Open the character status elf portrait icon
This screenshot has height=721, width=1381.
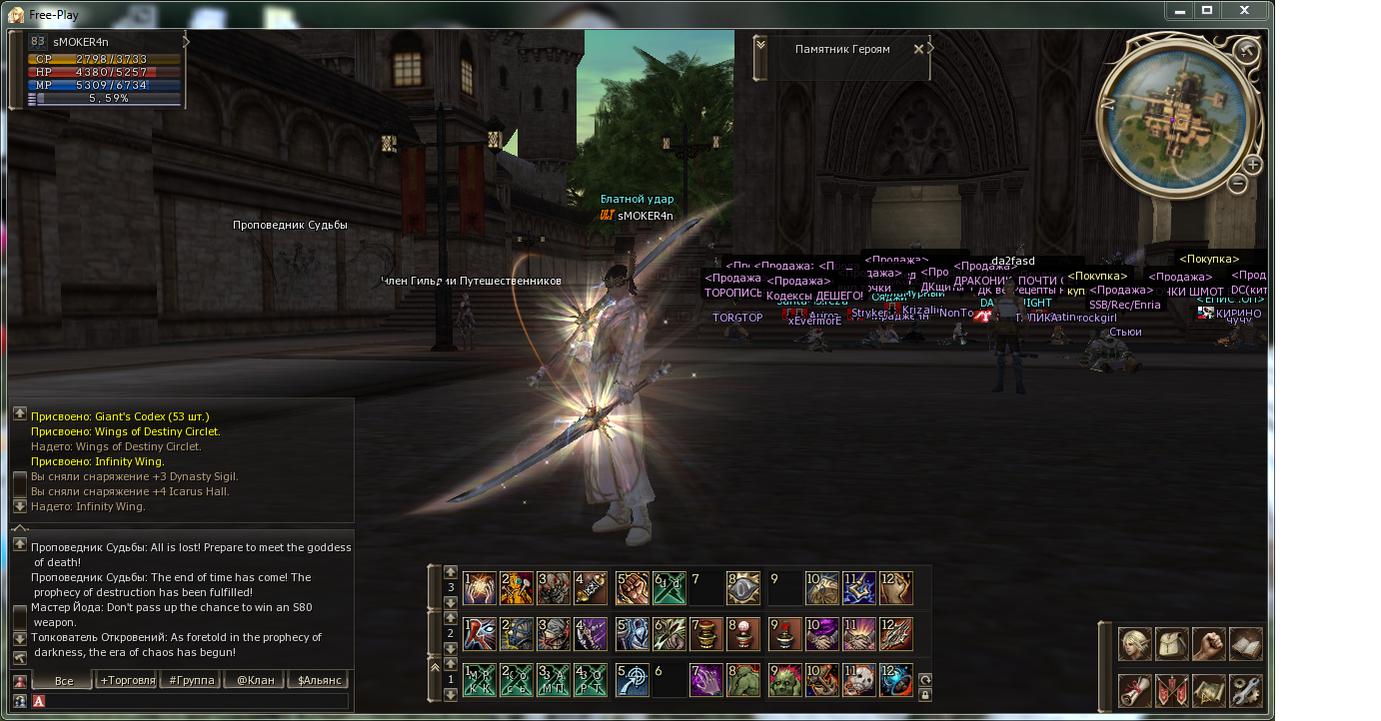1134,645
